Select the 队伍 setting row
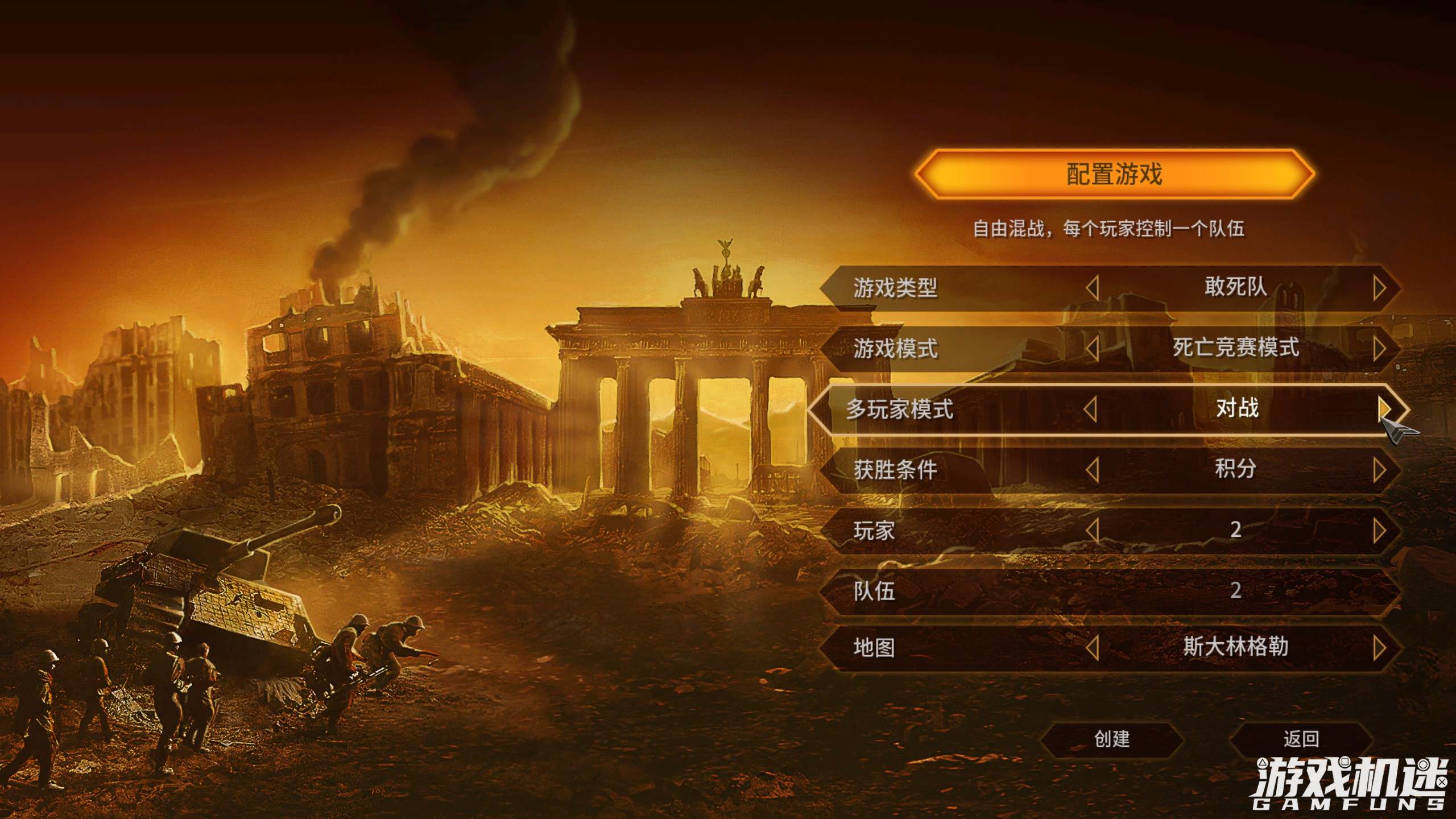This screenshot has height=819, width=1456. [x=1109, y=591]
